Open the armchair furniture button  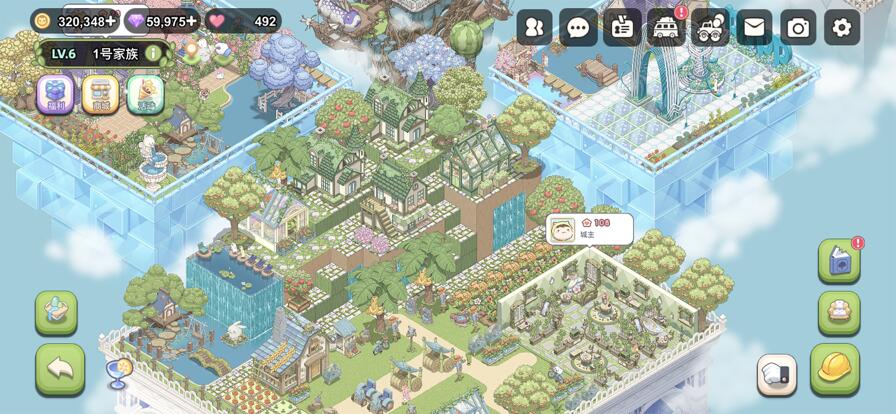click(x=839, y=312)
